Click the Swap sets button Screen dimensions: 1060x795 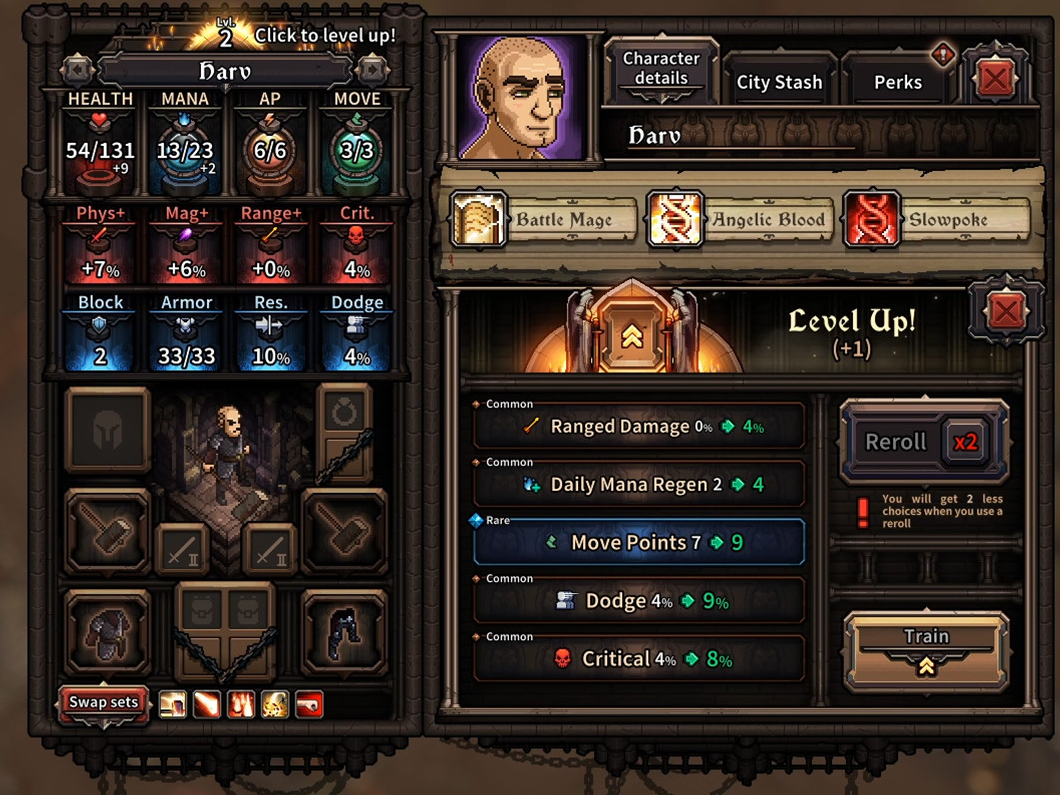click(x=103, y=702)
